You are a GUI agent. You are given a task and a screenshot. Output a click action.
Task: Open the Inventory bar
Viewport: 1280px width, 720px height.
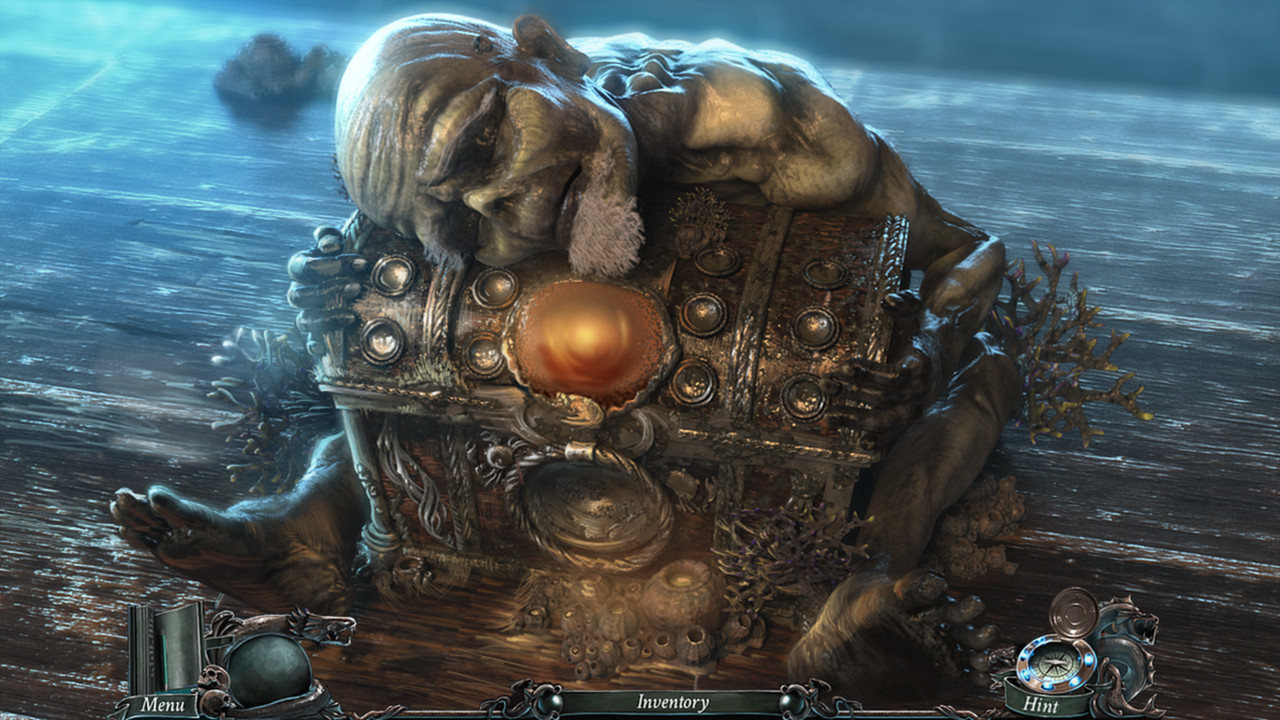(x=670, y=705)
